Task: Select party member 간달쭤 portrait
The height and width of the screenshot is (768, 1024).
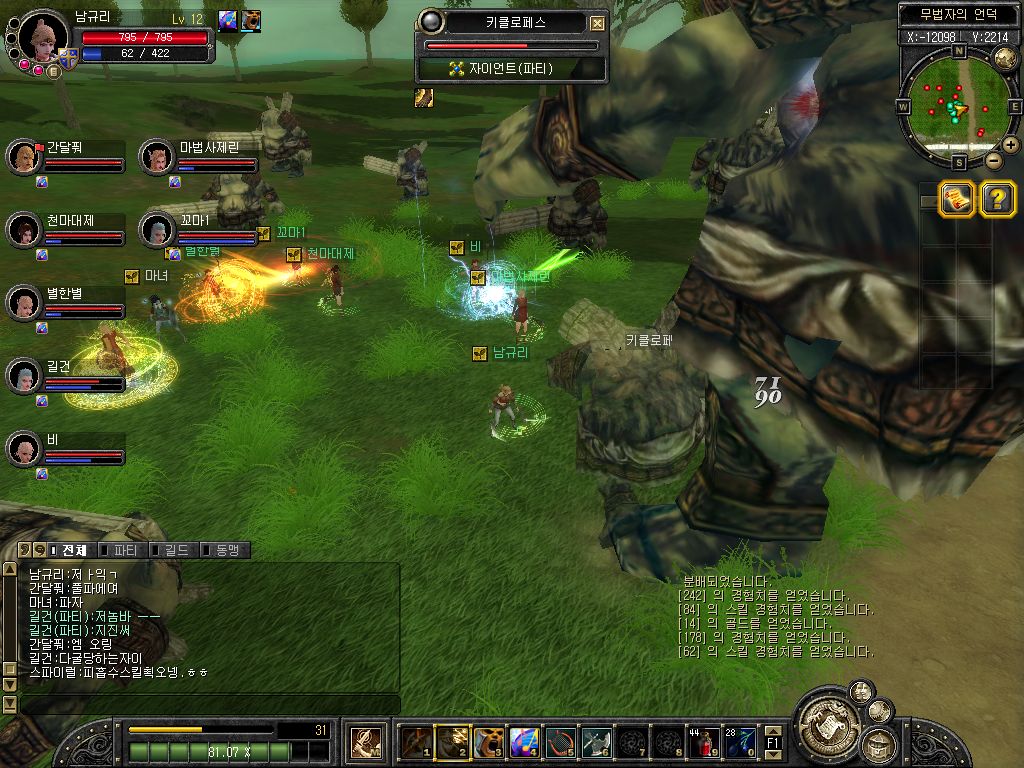Action: tap(22, 157)
